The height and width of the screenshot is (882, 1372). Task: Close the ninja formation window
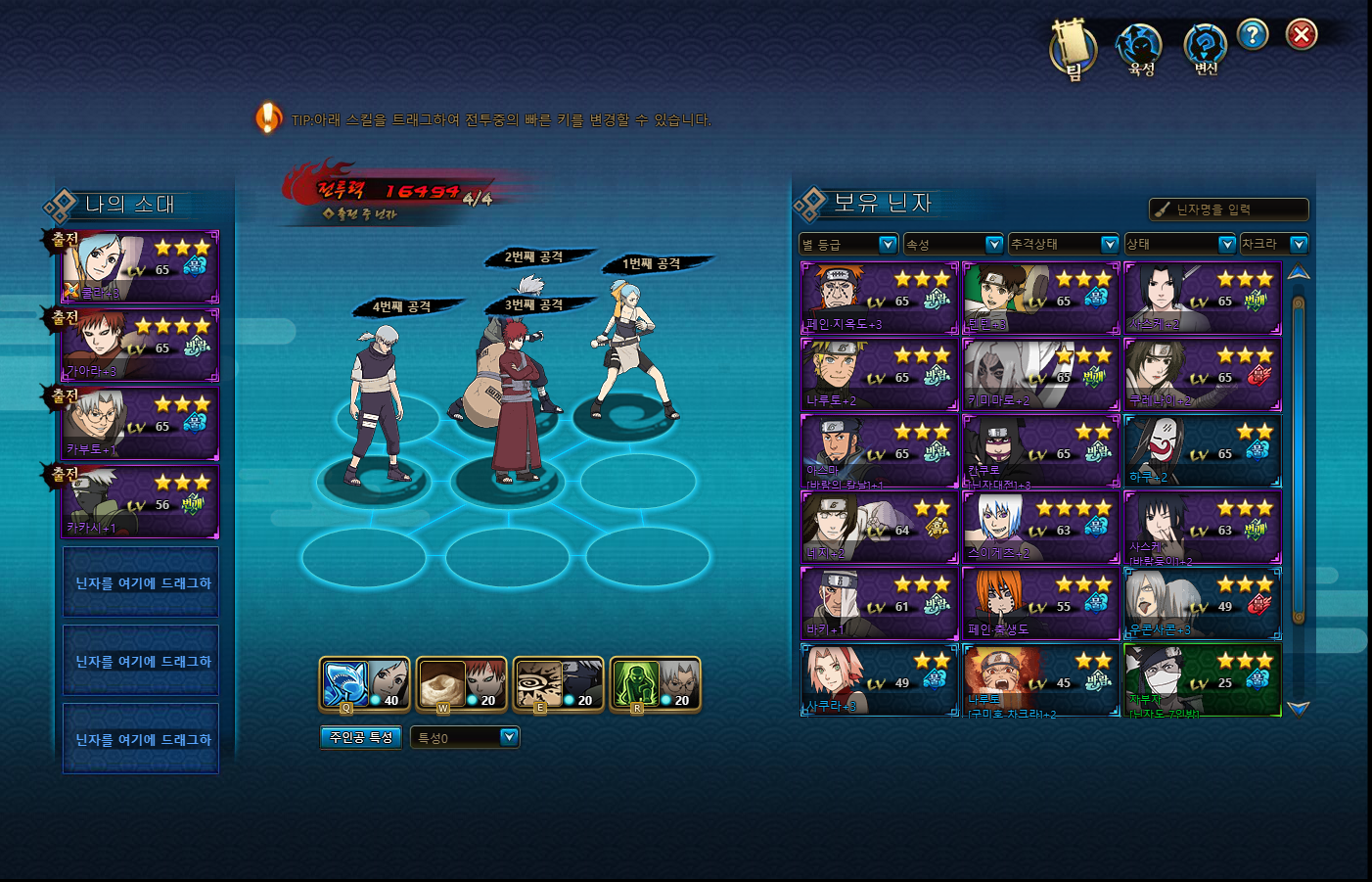pyautogui.click(x=1301, y=35)
